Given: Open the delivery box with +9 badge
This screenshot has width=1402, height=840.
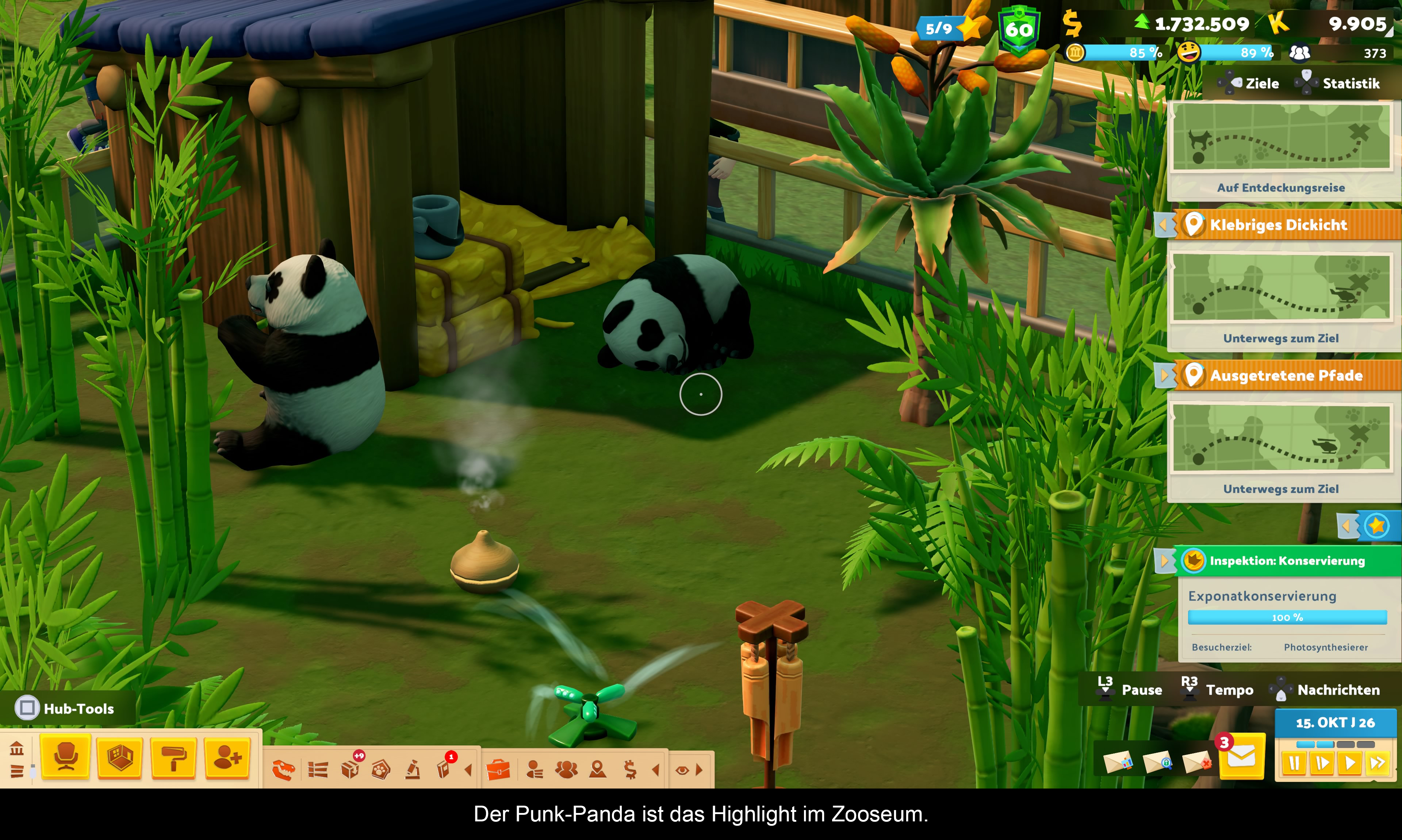Looking at the screenshot, I should click(x=350, y=769).
